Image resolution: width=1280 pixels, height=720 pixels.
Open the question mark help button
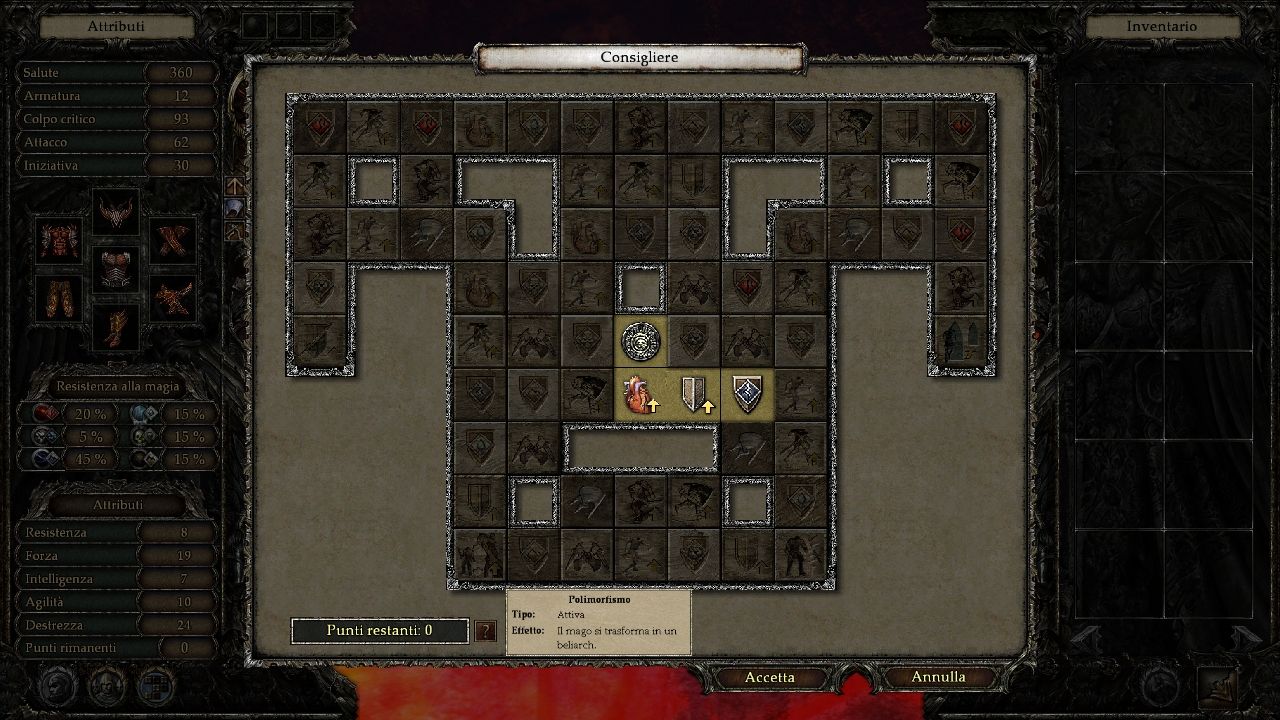485,631
